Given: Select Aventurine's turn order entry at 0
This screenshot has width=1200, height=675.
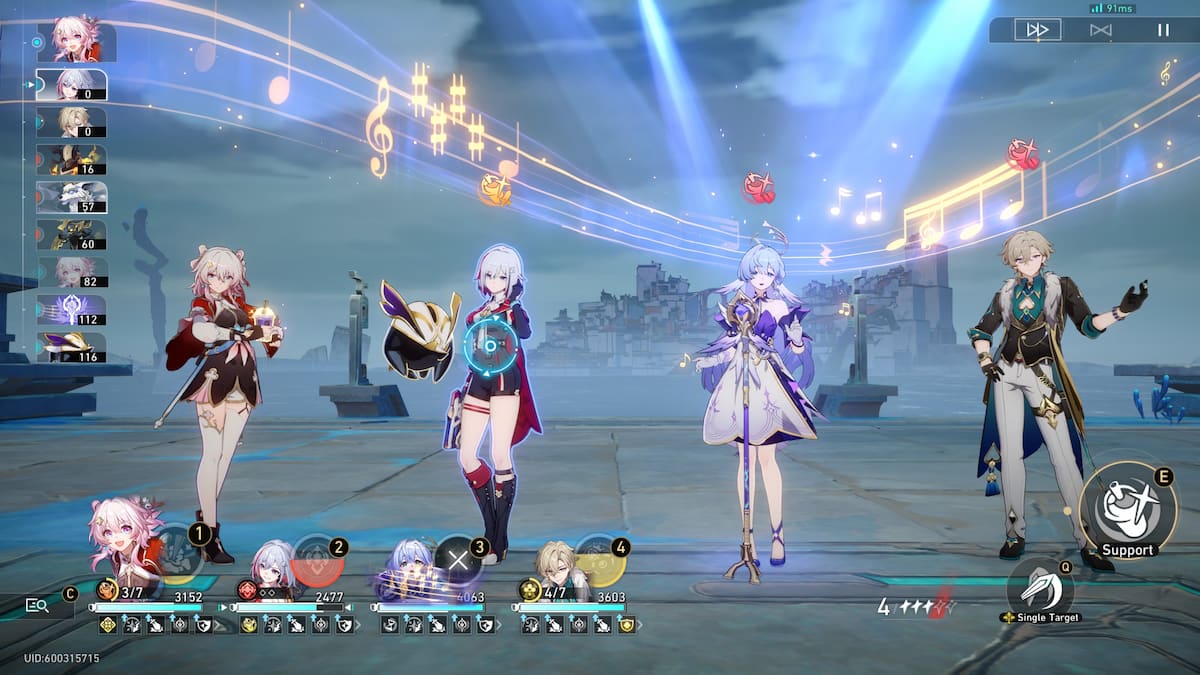Looking at the screenshot, I should [72, 122].
